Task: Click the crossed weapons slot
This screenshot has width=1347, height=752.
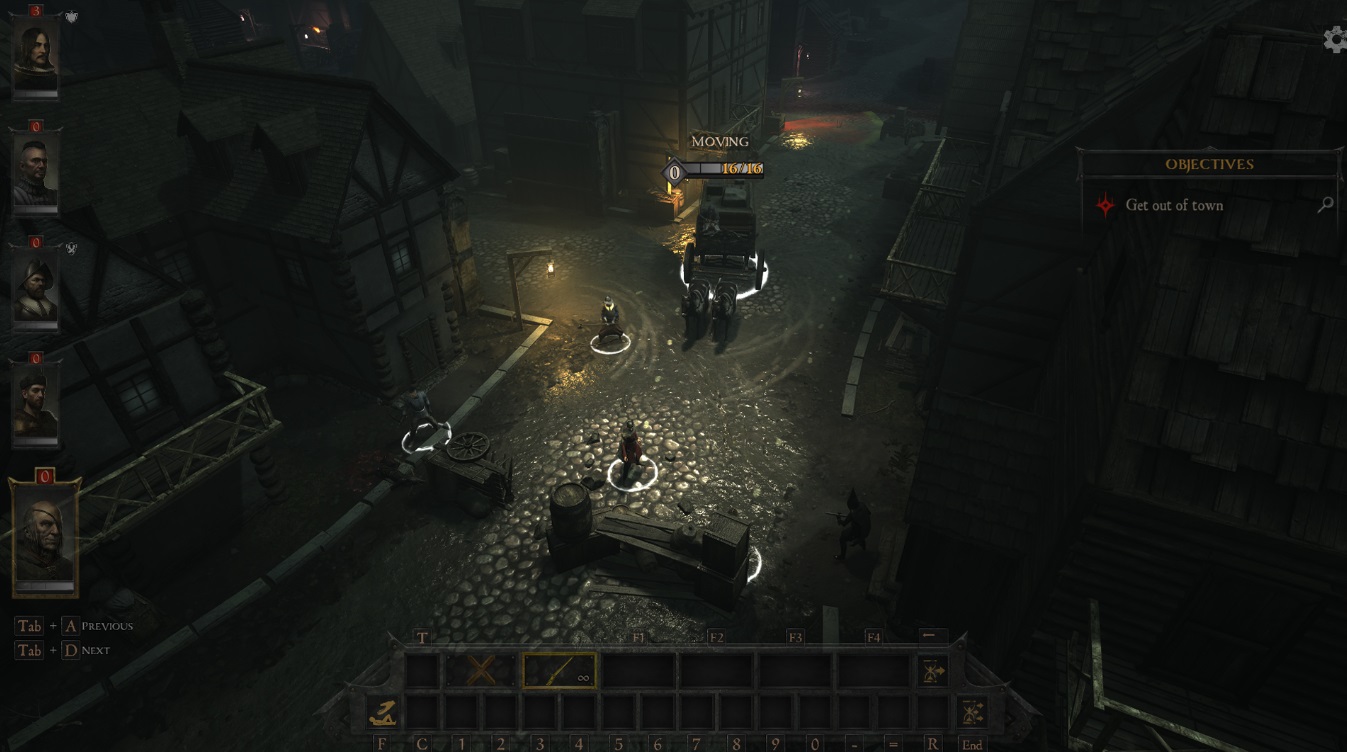Action: tap(481, 671)
